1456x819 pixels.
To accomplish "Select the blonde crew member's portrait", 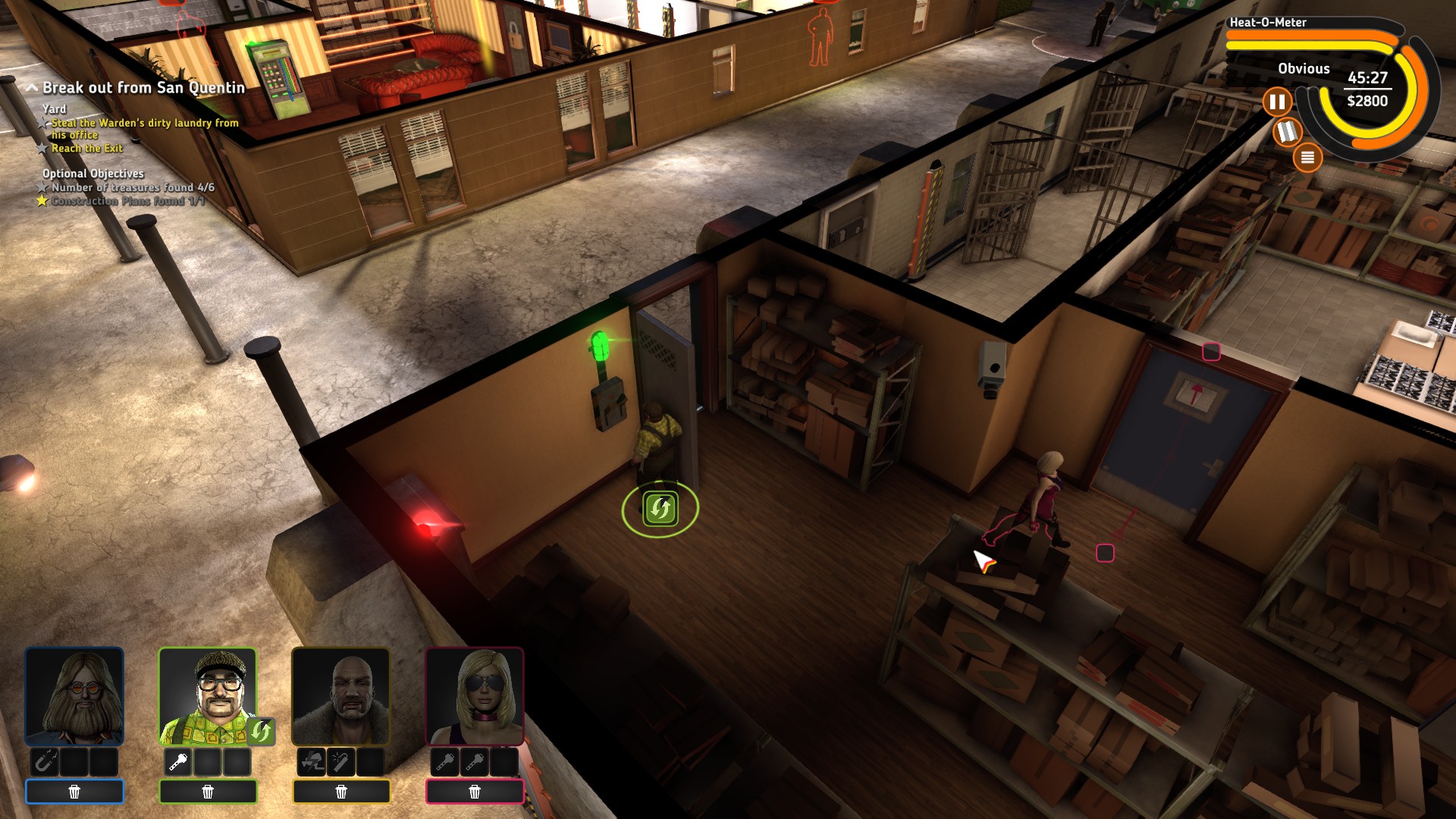I will (474, 695).
